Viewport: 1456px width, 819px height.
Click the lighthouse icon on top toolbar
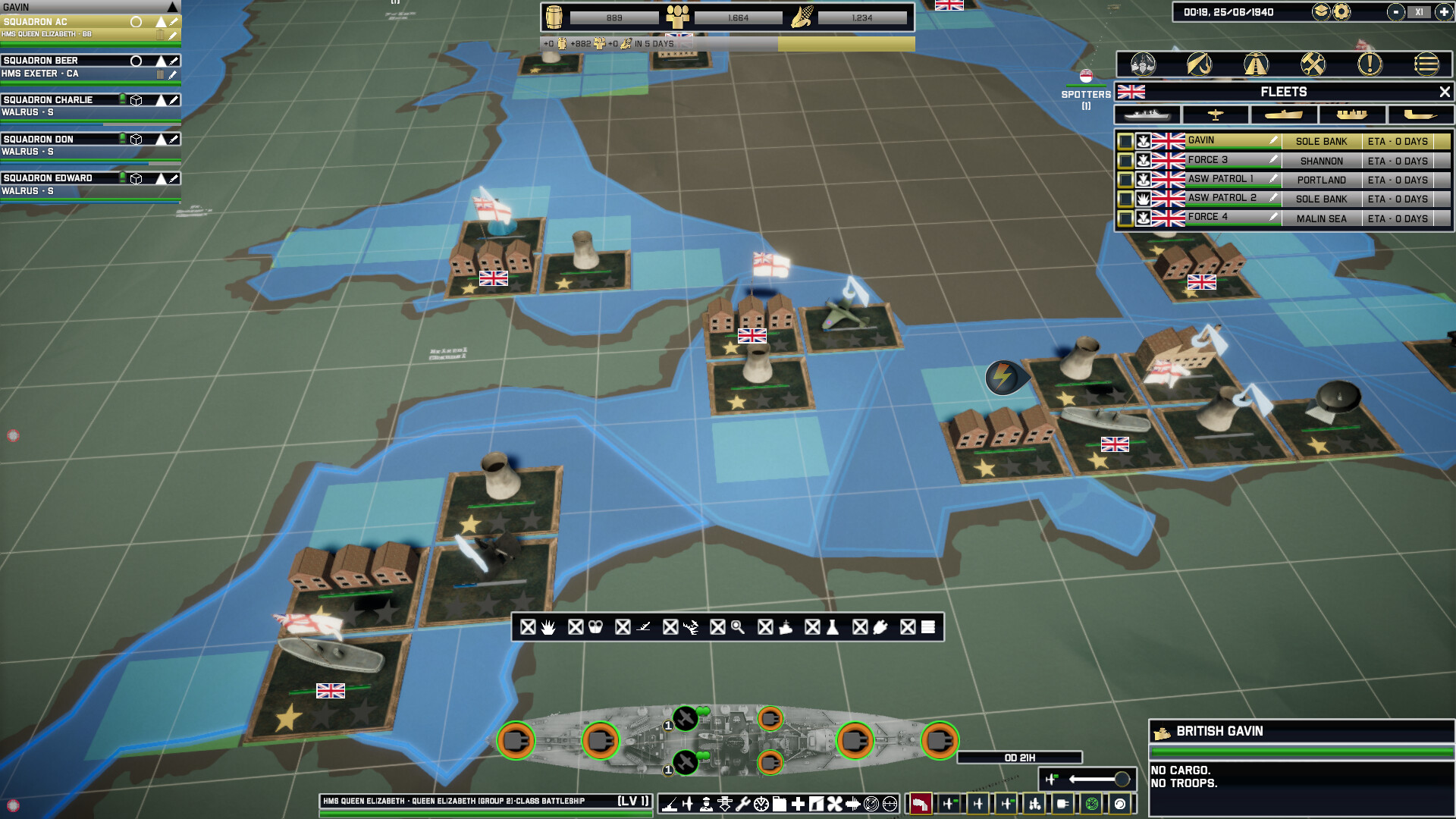point(1255,65)
